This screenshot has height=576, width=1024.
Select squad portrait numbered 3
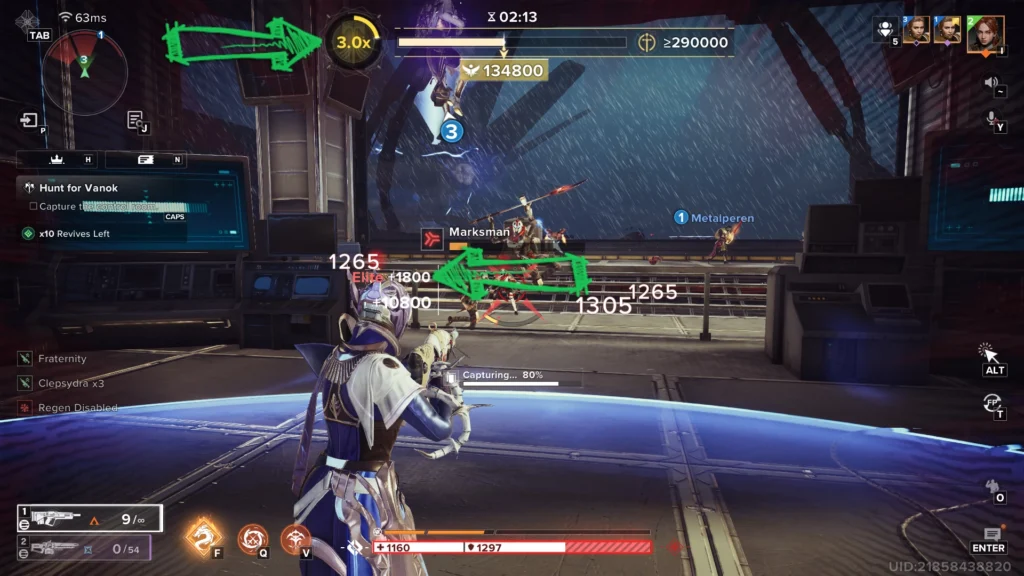pos(916,30)
